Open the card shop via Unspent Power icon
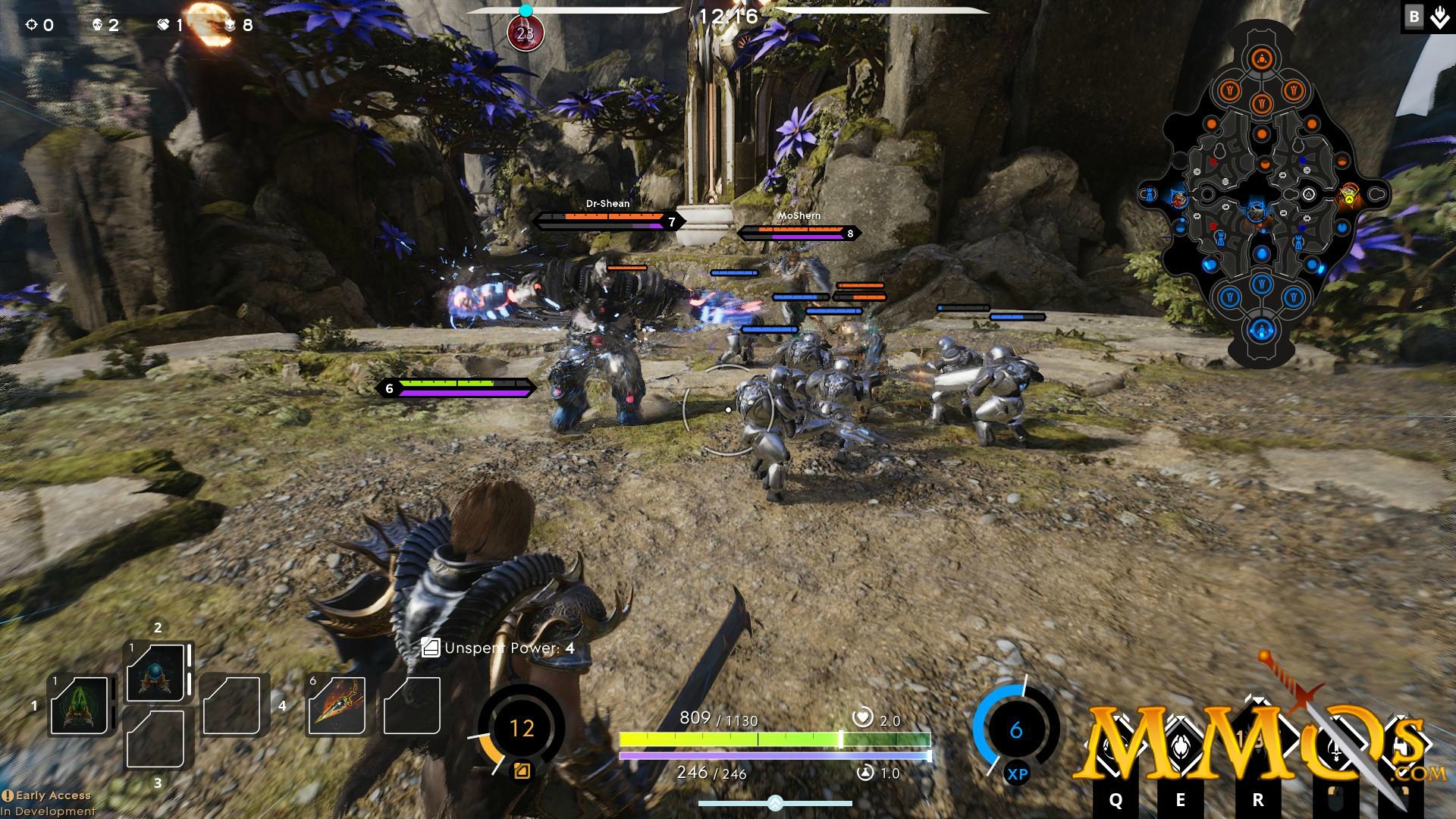 point(431,648)
